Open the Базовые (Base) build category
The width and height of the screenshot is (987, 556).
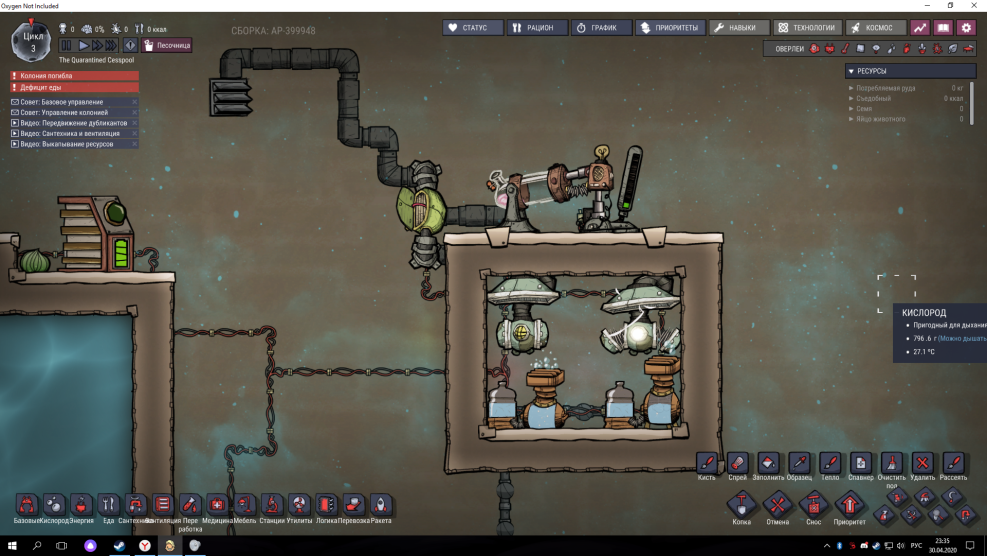[28, 505]
